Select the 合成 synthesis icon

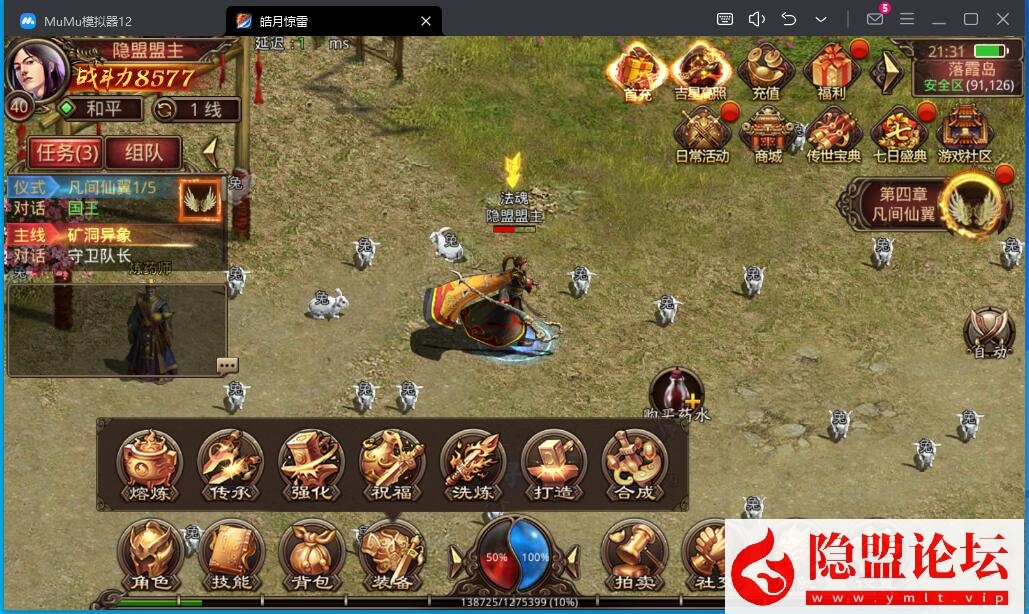[635, 465]
